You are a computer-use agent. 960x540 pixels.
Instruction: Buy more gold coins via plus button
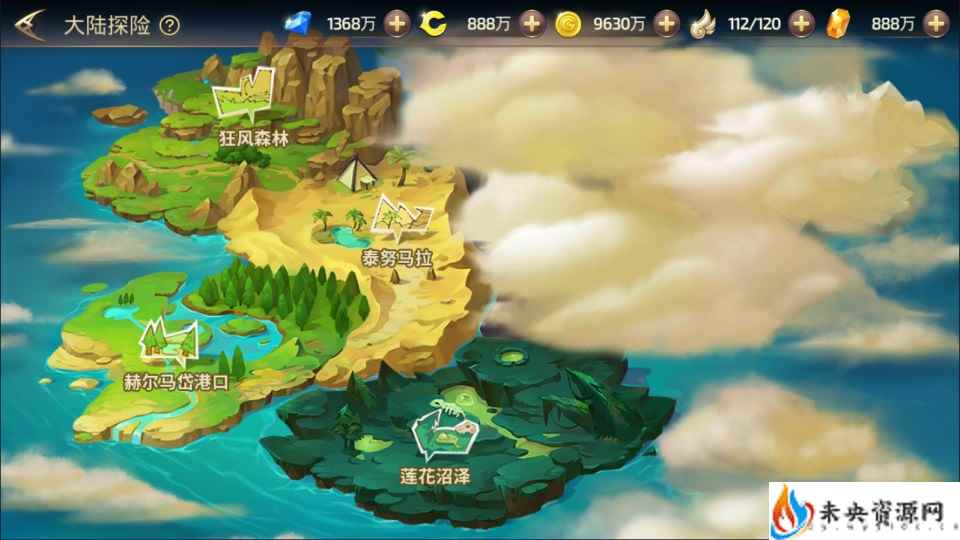(668, 24)
